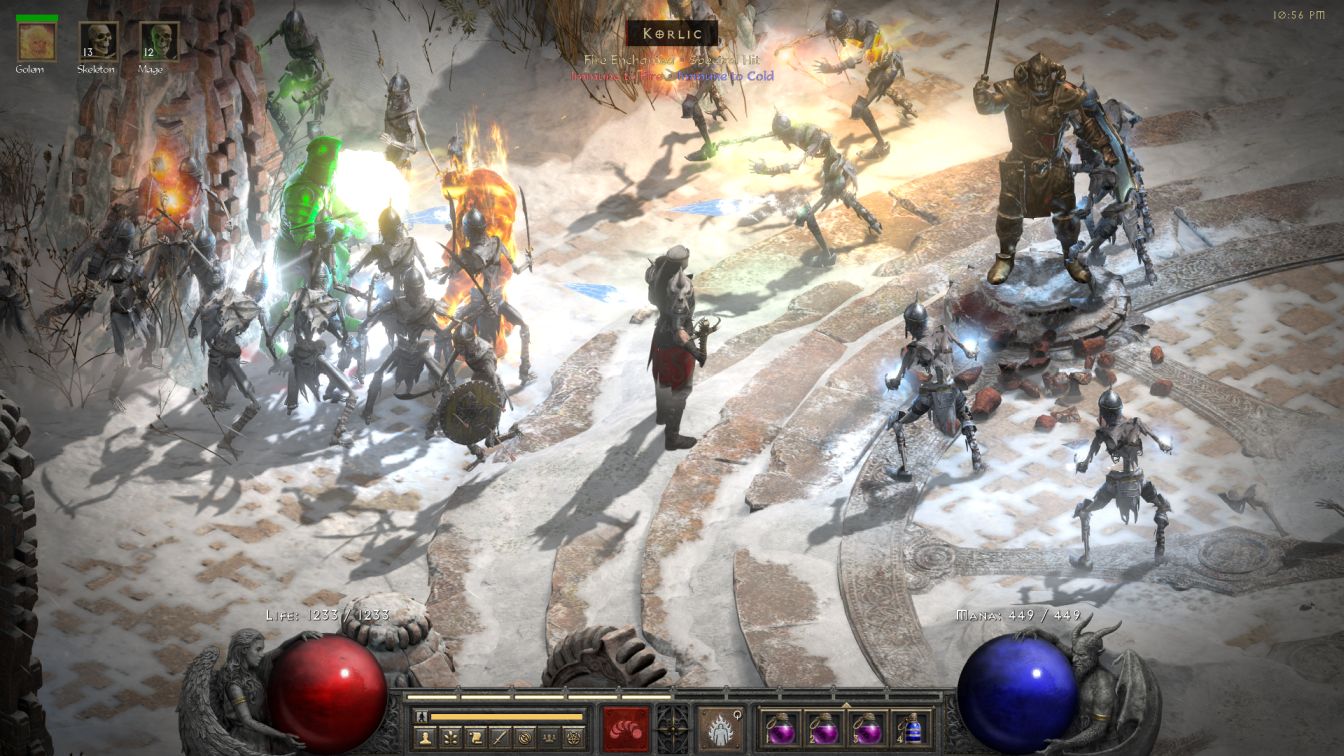
Task: Open the inventory sword icon
Action: click(x=499, y=738)
